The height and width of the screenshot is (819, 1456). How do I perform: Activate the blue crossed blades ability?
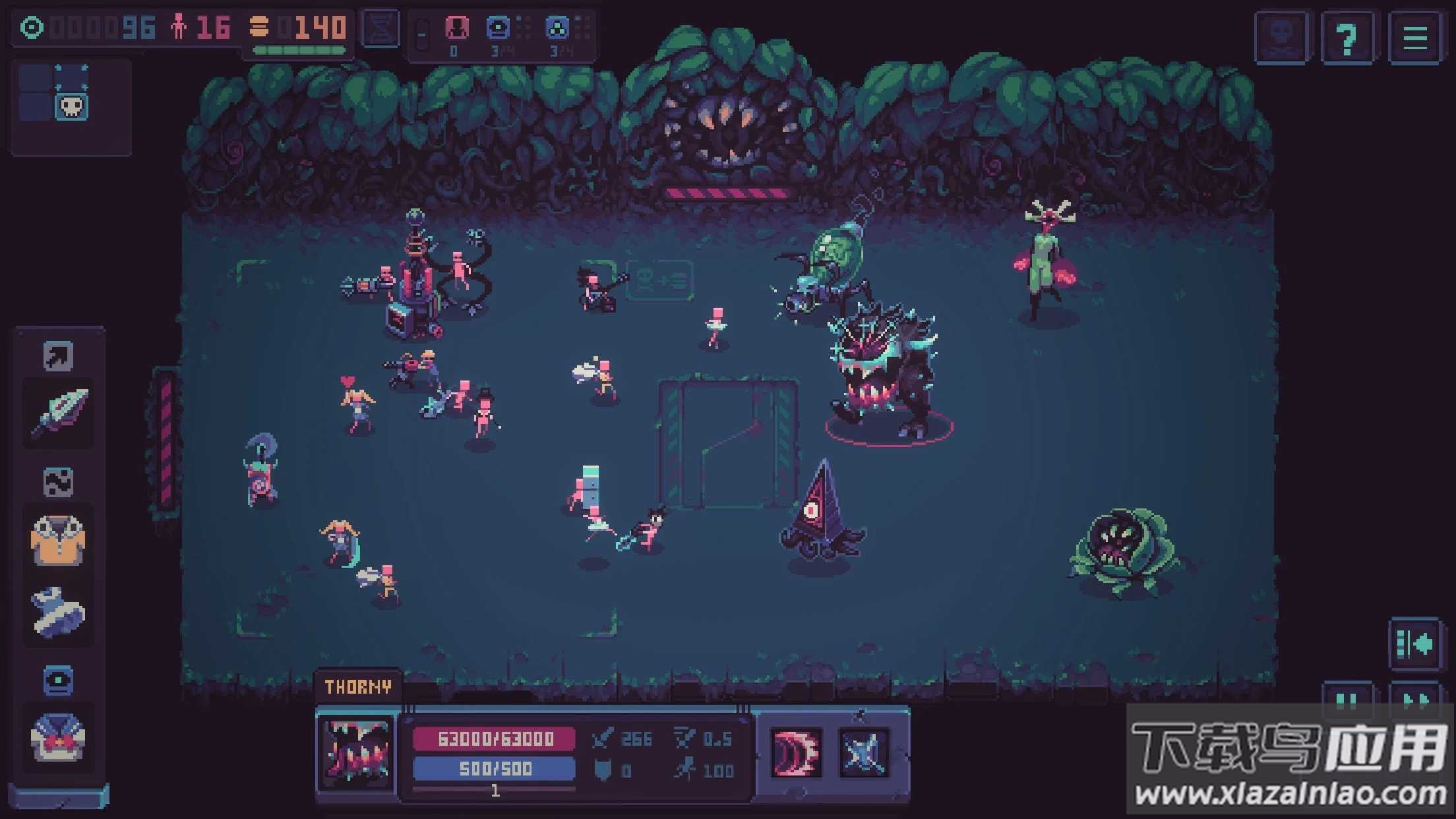point(863,752)
